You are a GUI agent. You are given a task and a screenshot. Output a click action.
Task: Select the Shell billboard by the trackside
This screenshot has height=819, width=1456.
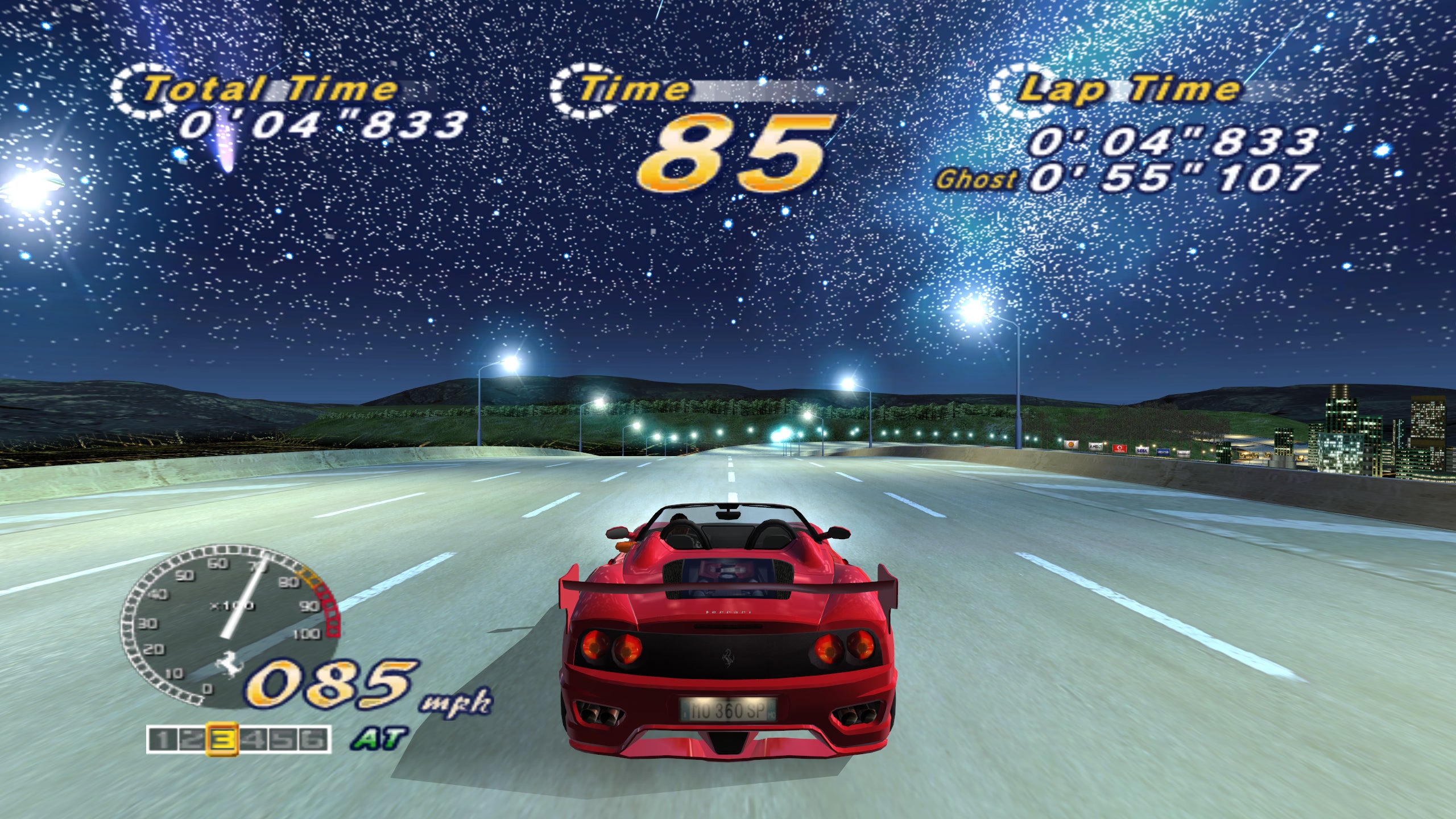pyautogui.click(x=1071, y=445)
